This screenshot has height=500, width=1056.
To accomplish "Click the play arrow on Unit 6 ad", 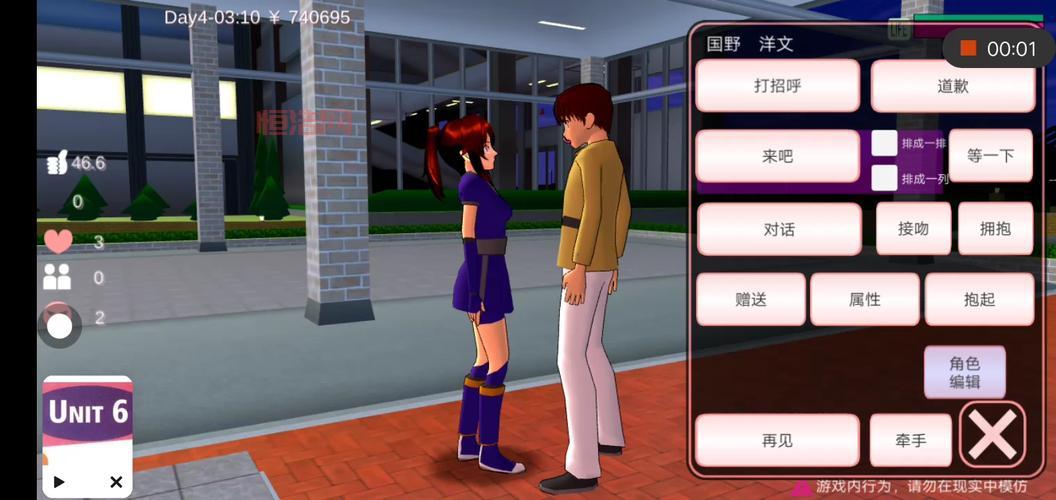I will pyautogui.click(x=59, y=482).
